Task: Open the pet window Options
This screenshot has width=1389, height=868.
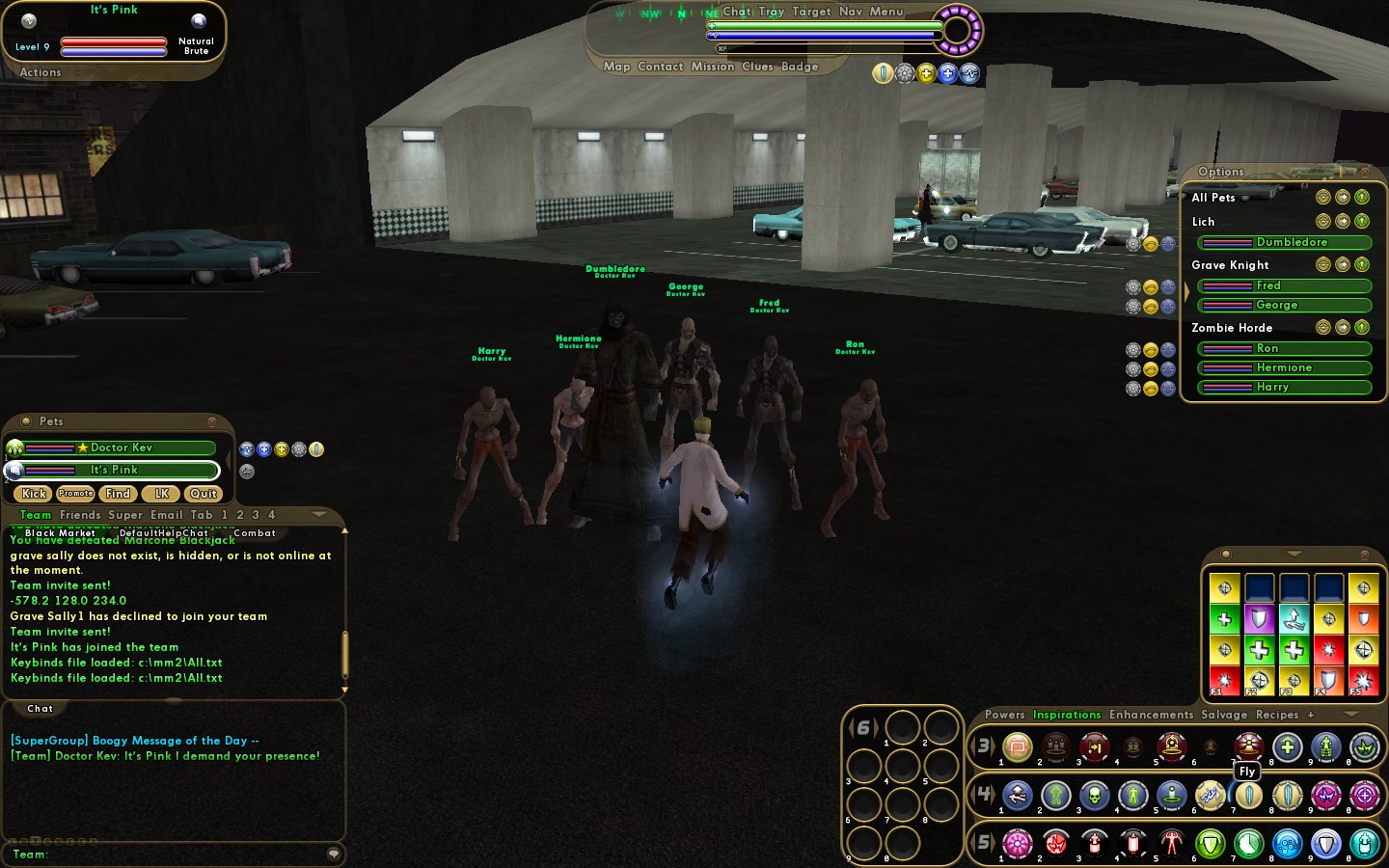Action: 1221,172
